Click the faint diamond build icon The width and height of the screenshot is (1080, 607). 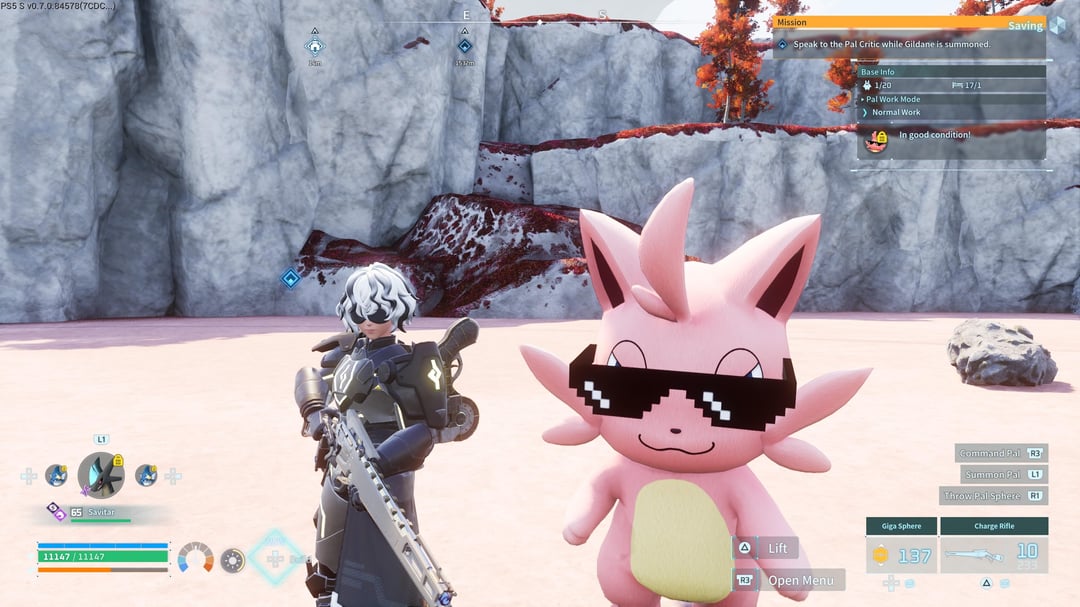[274, 558]
